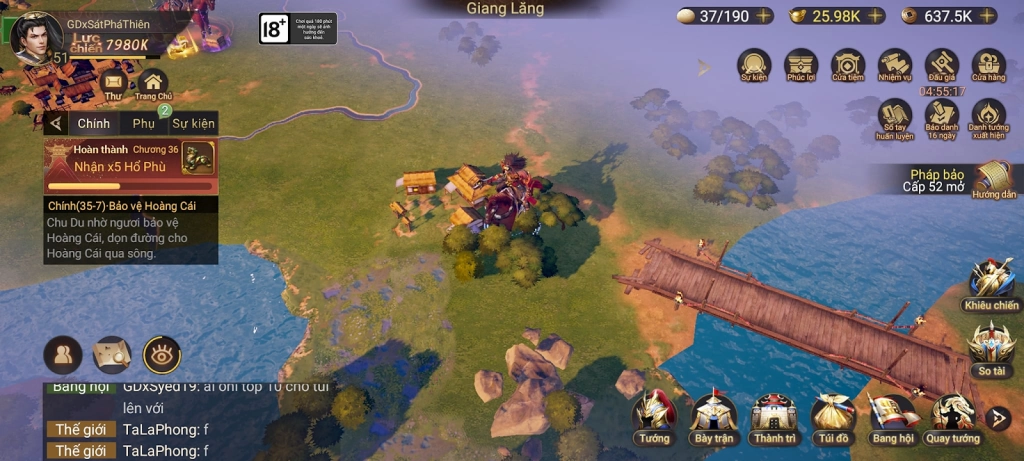The width and height of the screenshot is (1024, 461).
Task: Open the Tướng heroes menu
Action: (654, 414)
